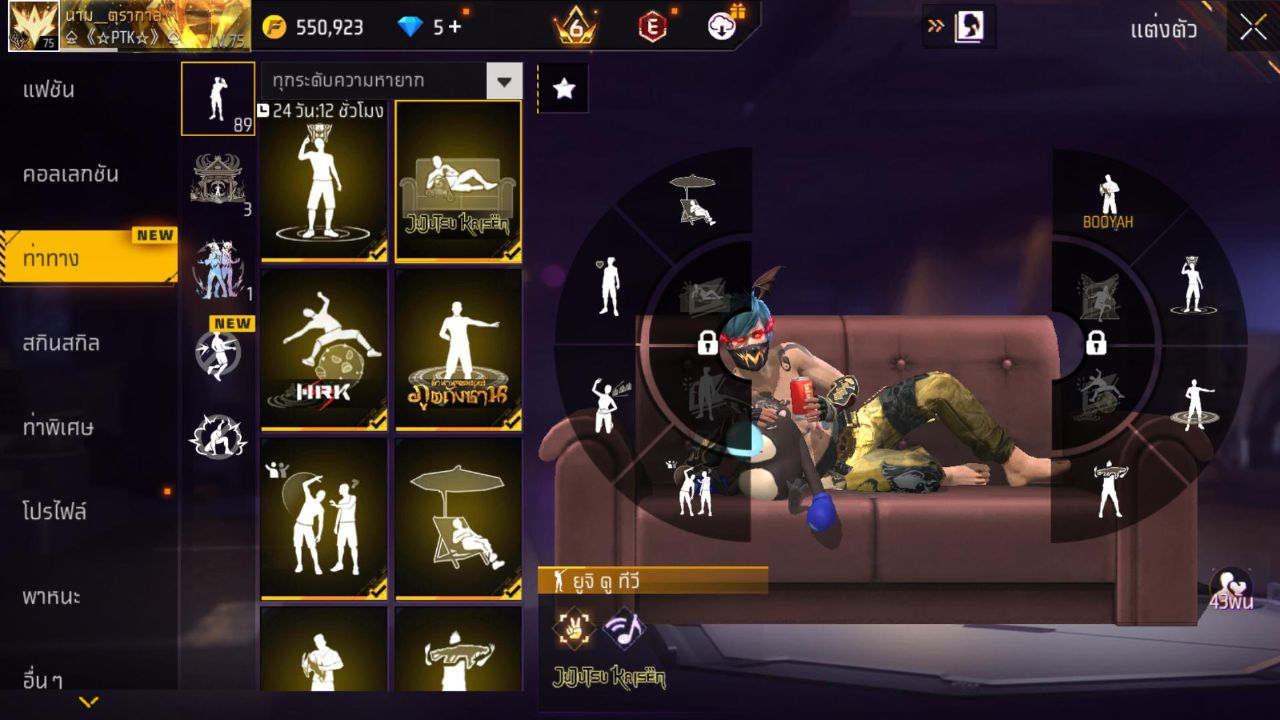
Task: Toggle the star favorites filter
Action: click(x=564, y=89)
